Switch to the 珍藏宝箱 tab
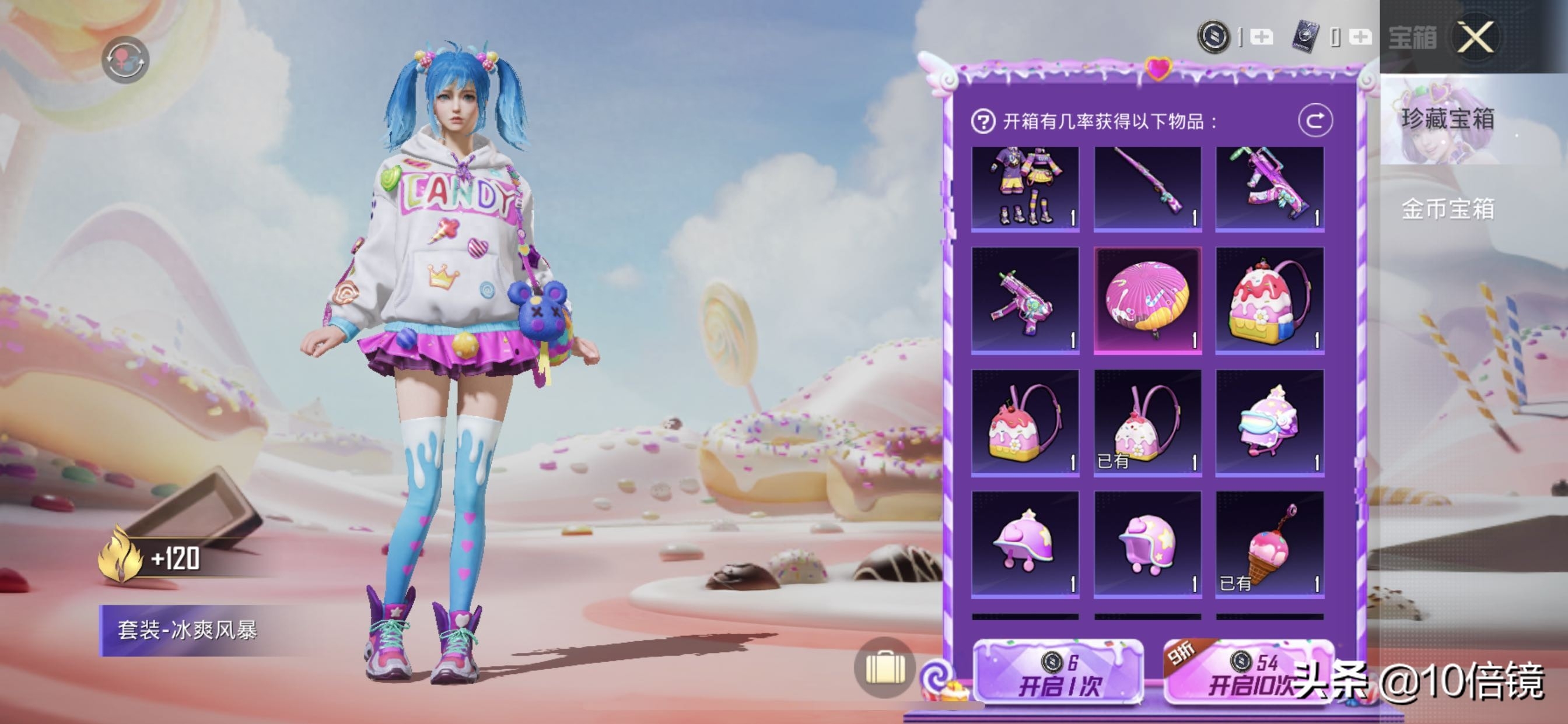Image resolution: width=1568 pixels, height=724 pixels. [x=1447, y=120]
